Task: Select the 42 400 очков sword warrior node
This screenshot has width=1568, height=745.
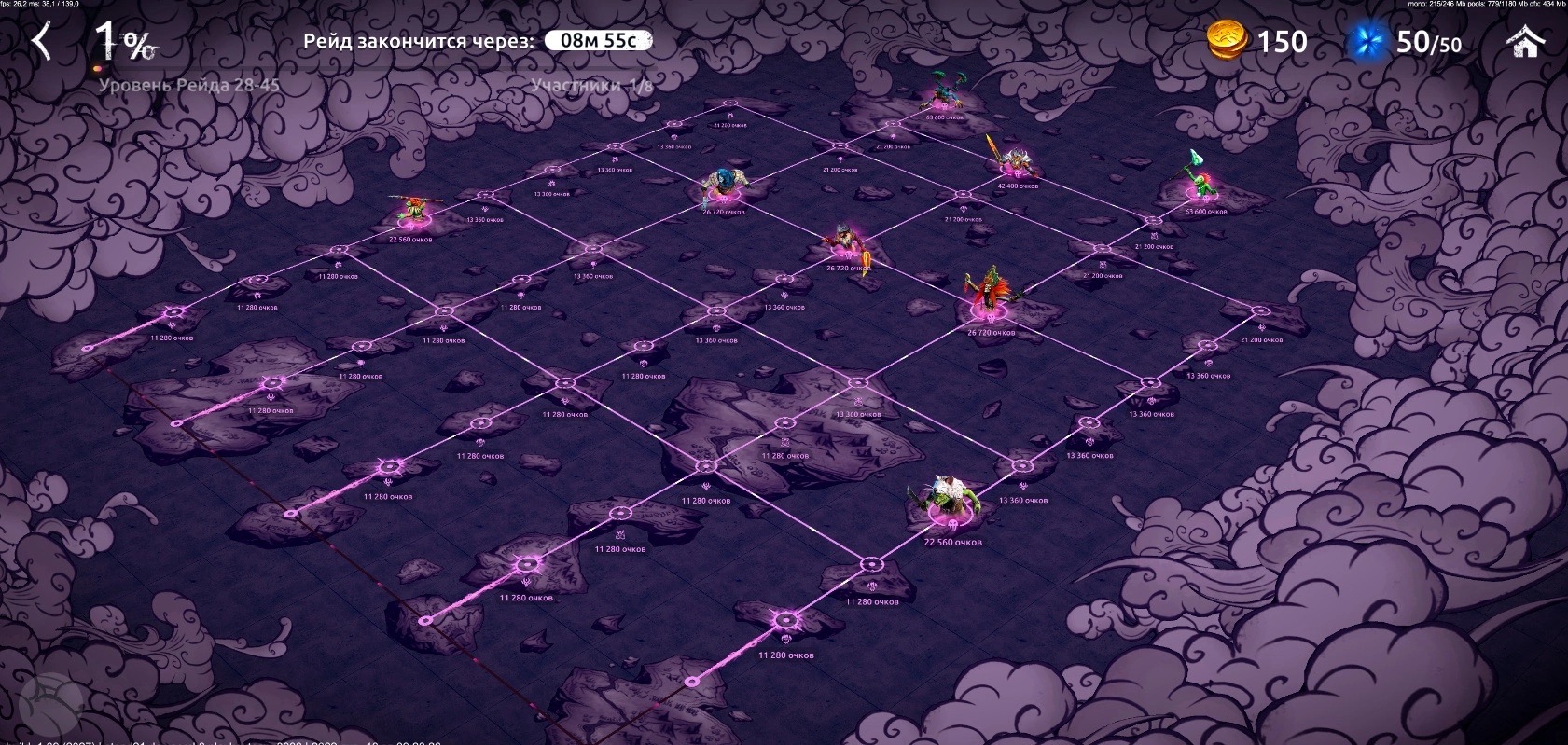Action: click(x=1012, y=160)
